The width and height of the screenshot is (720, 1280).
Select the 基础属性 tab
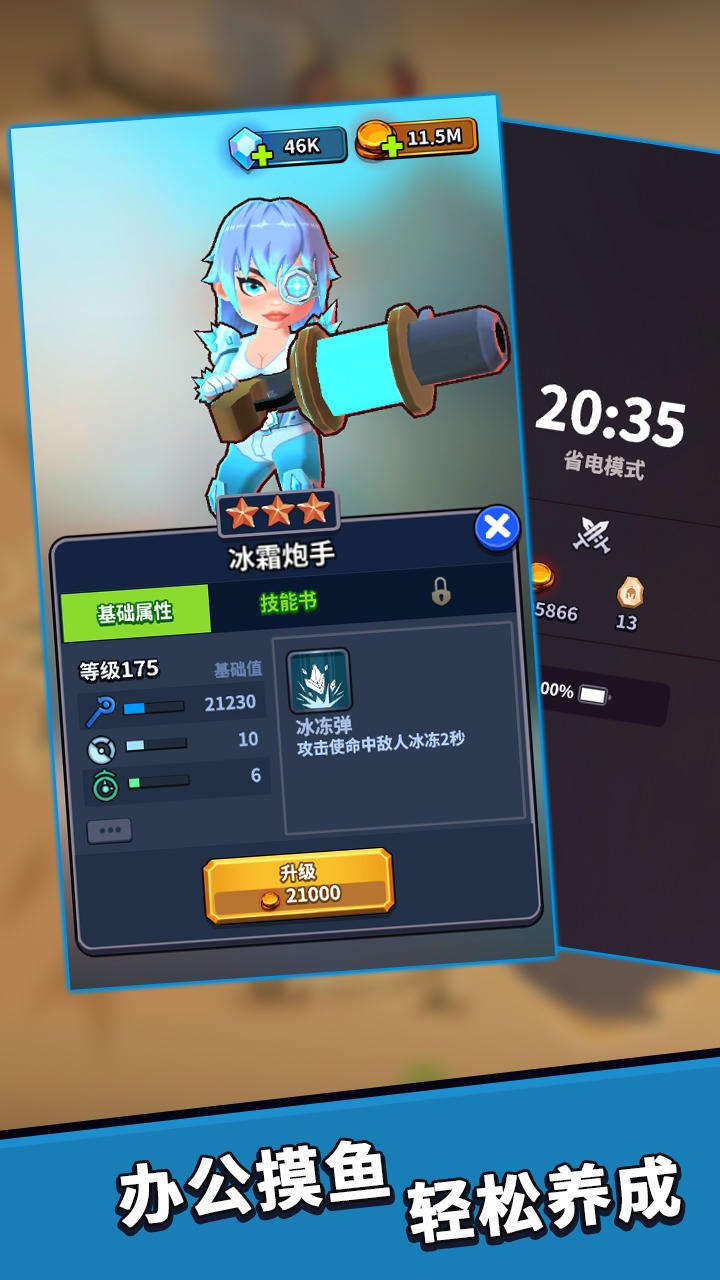[x=135, y=612]
